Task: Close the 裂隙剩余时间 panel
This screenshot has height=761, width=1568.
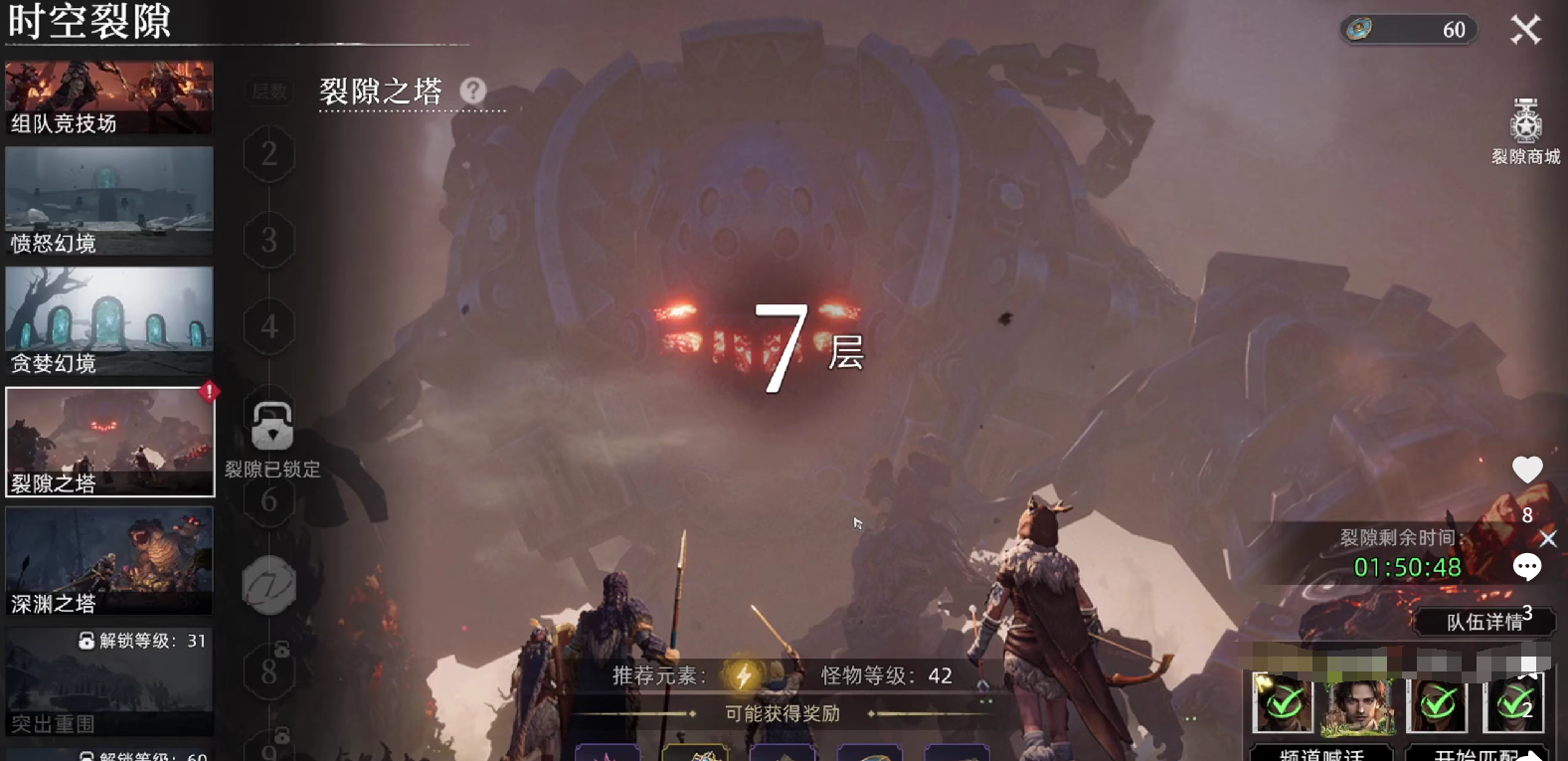Action: 1548,539
